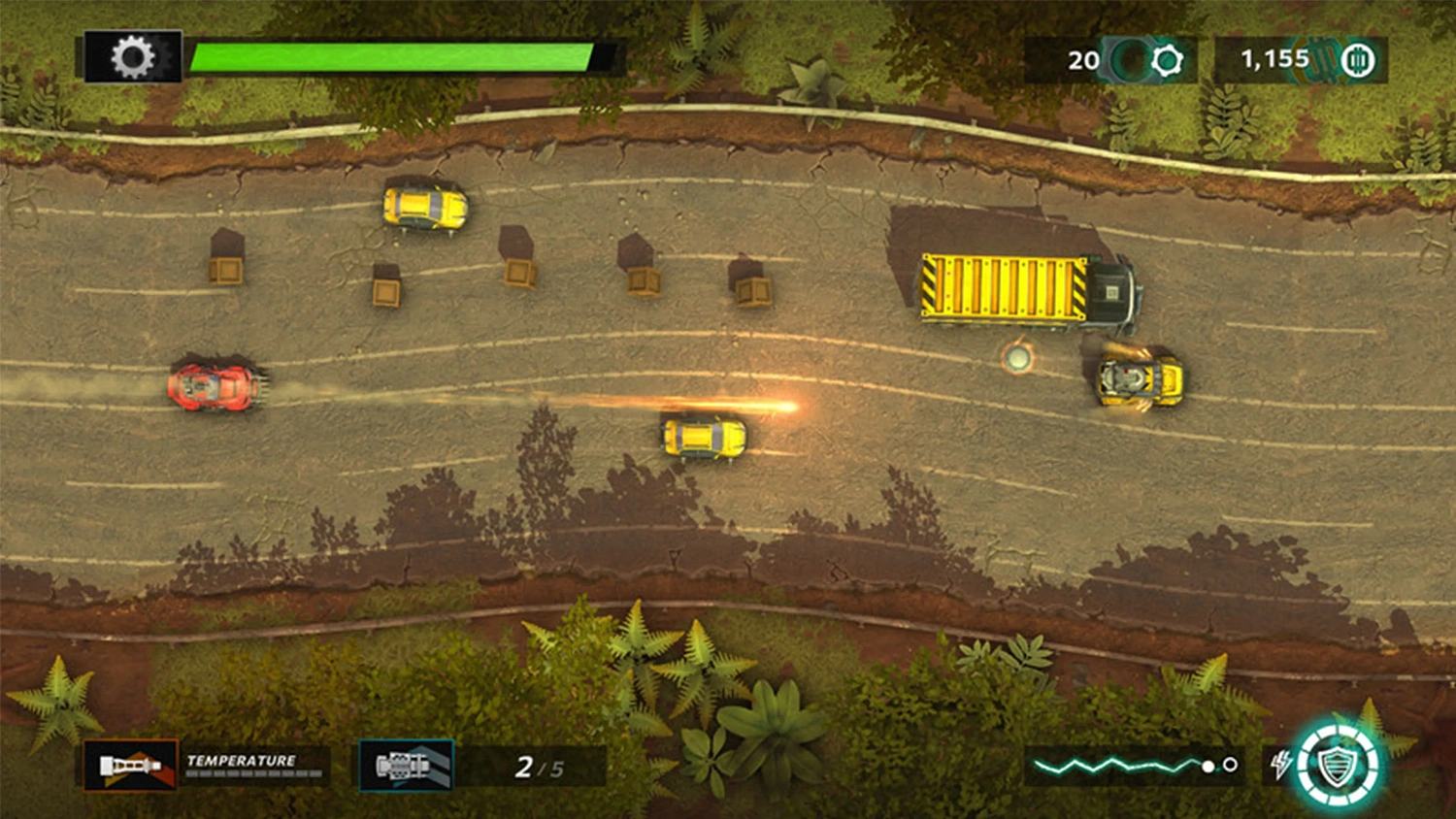Click the gear currency icon beside 20

(1165, 59)
